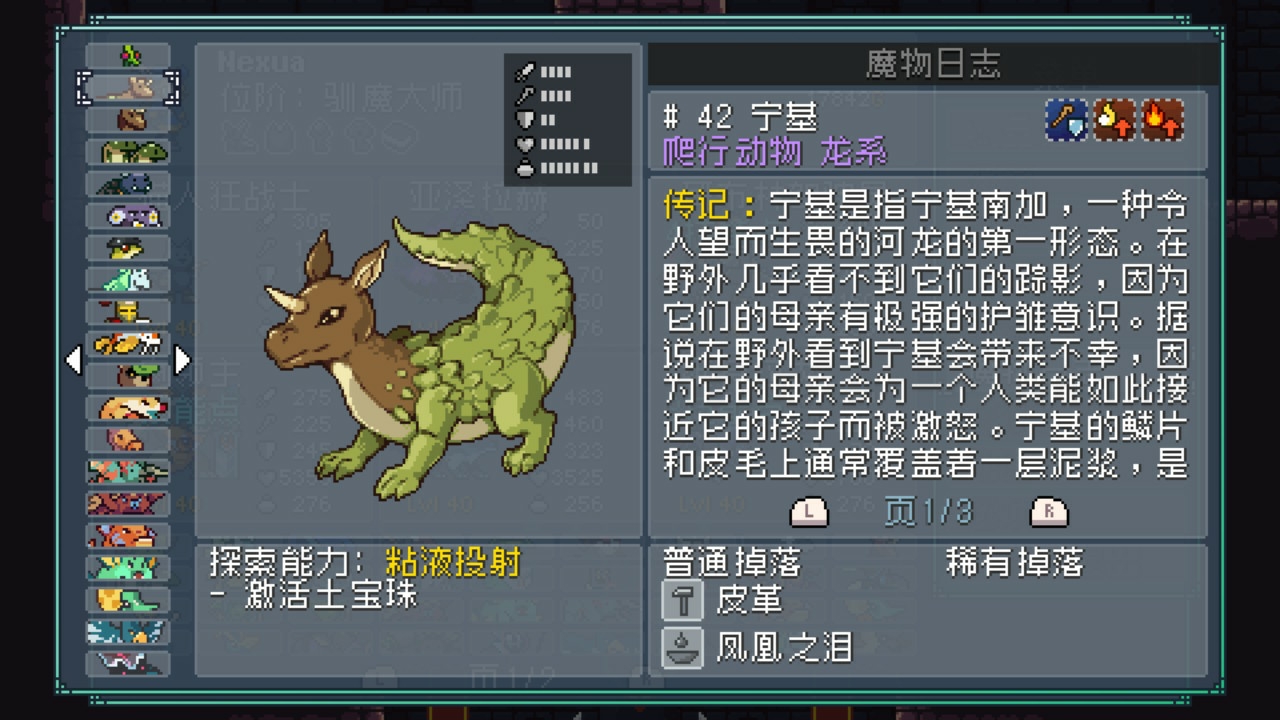Image resolution: width=1280 pixels, height=720 pixels.
Task: Click the left arrow beside monster list
Action: pyautogui.click(x=74, y=360)
